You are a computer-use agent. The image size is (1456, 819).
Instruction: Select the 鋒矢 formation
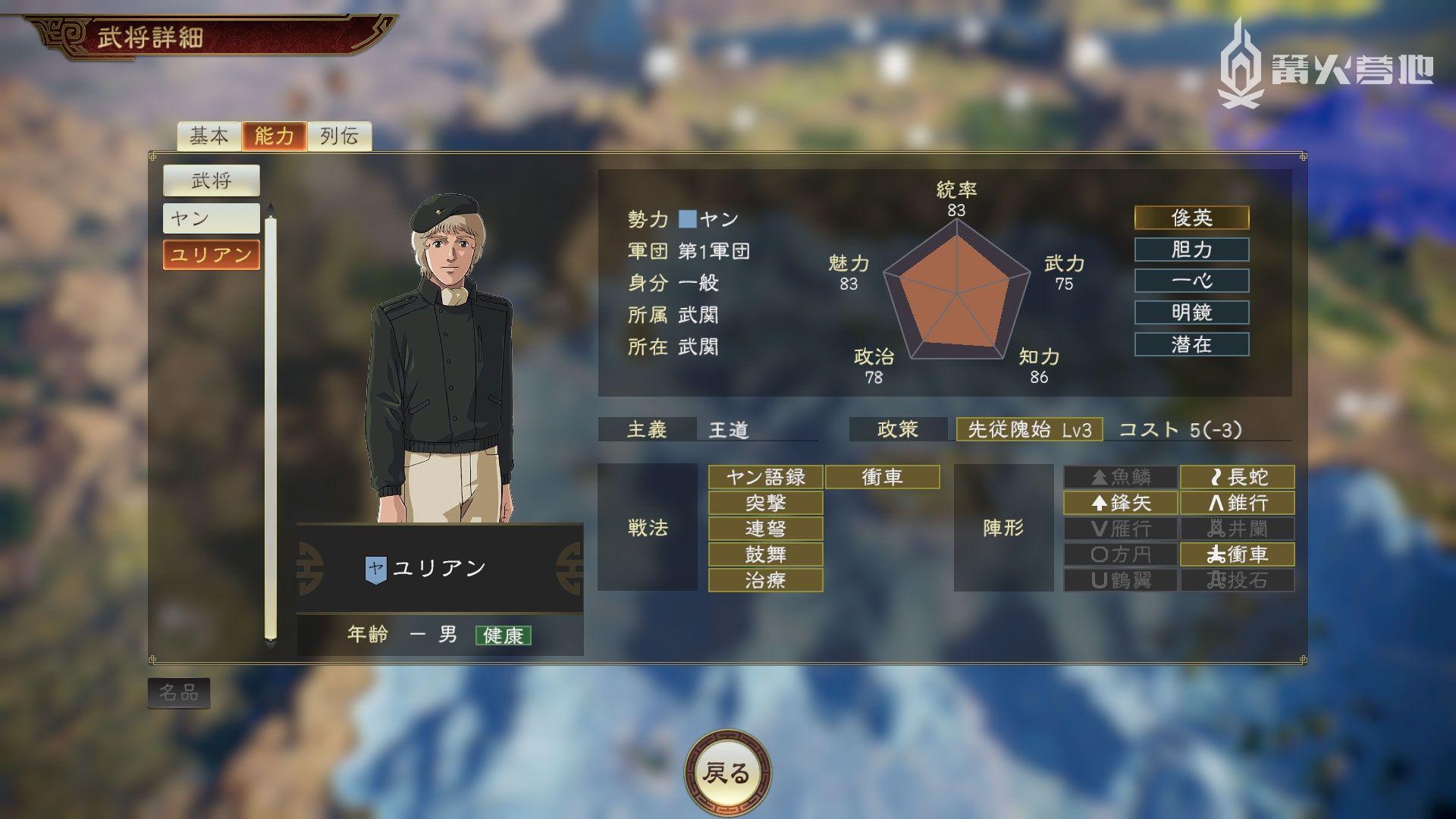pyautogui.click(x=1120, y=503)
